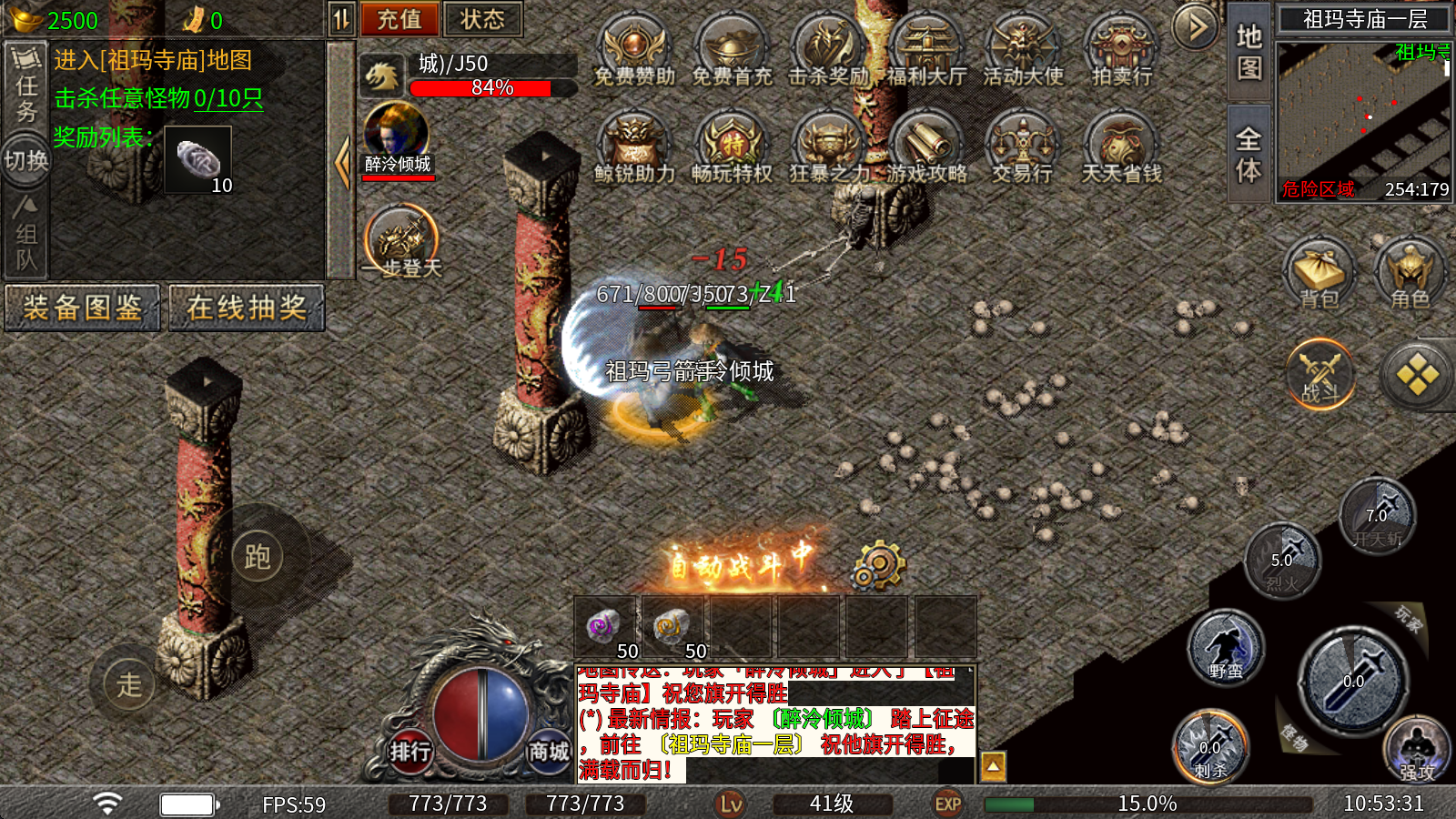The width and height of the screenshot is (1456, 819).
Task: Open the 角色 character sheet
Action: pos(1410,273)
